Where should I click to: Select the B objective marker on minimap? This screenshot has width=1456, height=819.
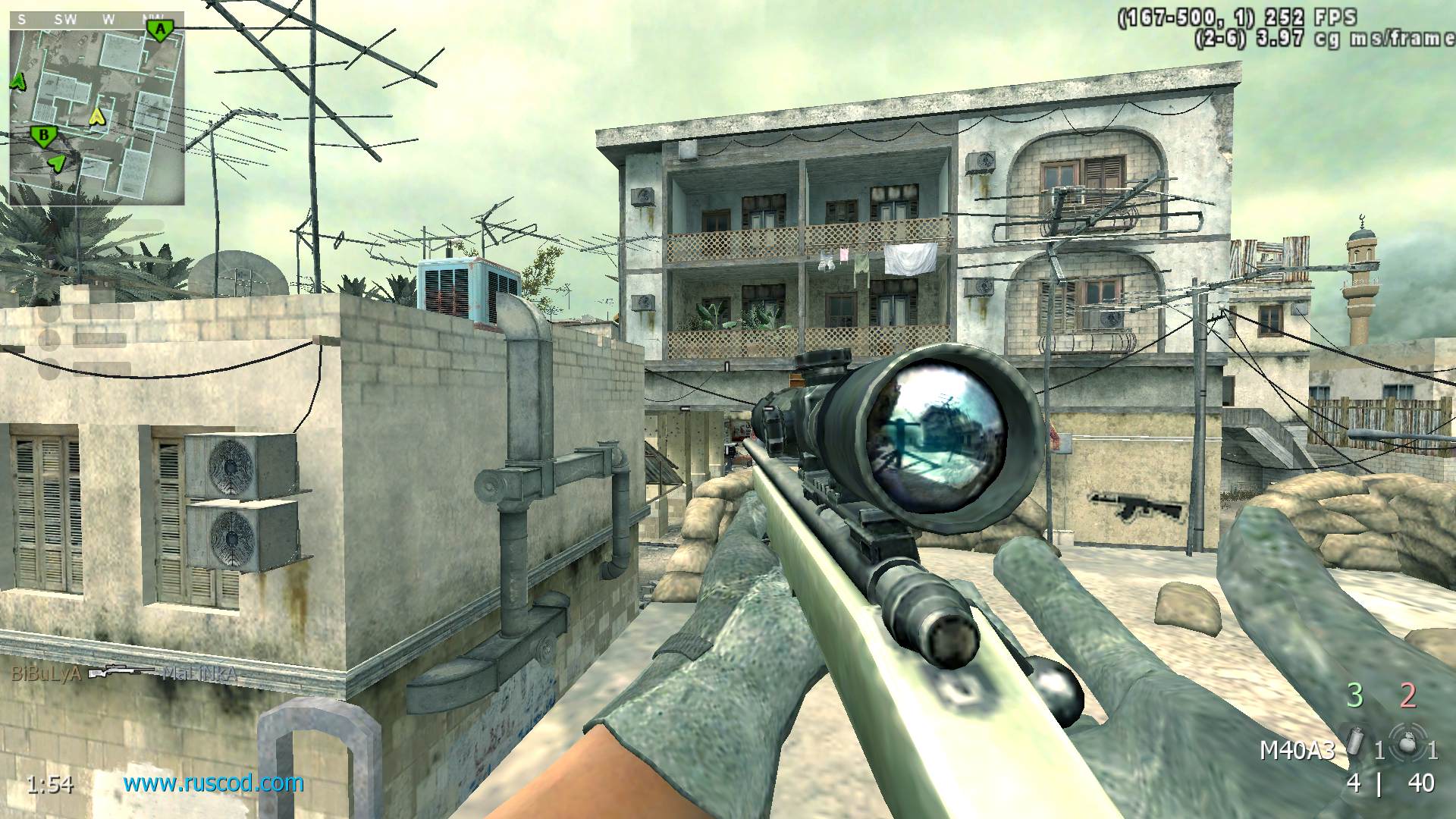tap(44, 136)
